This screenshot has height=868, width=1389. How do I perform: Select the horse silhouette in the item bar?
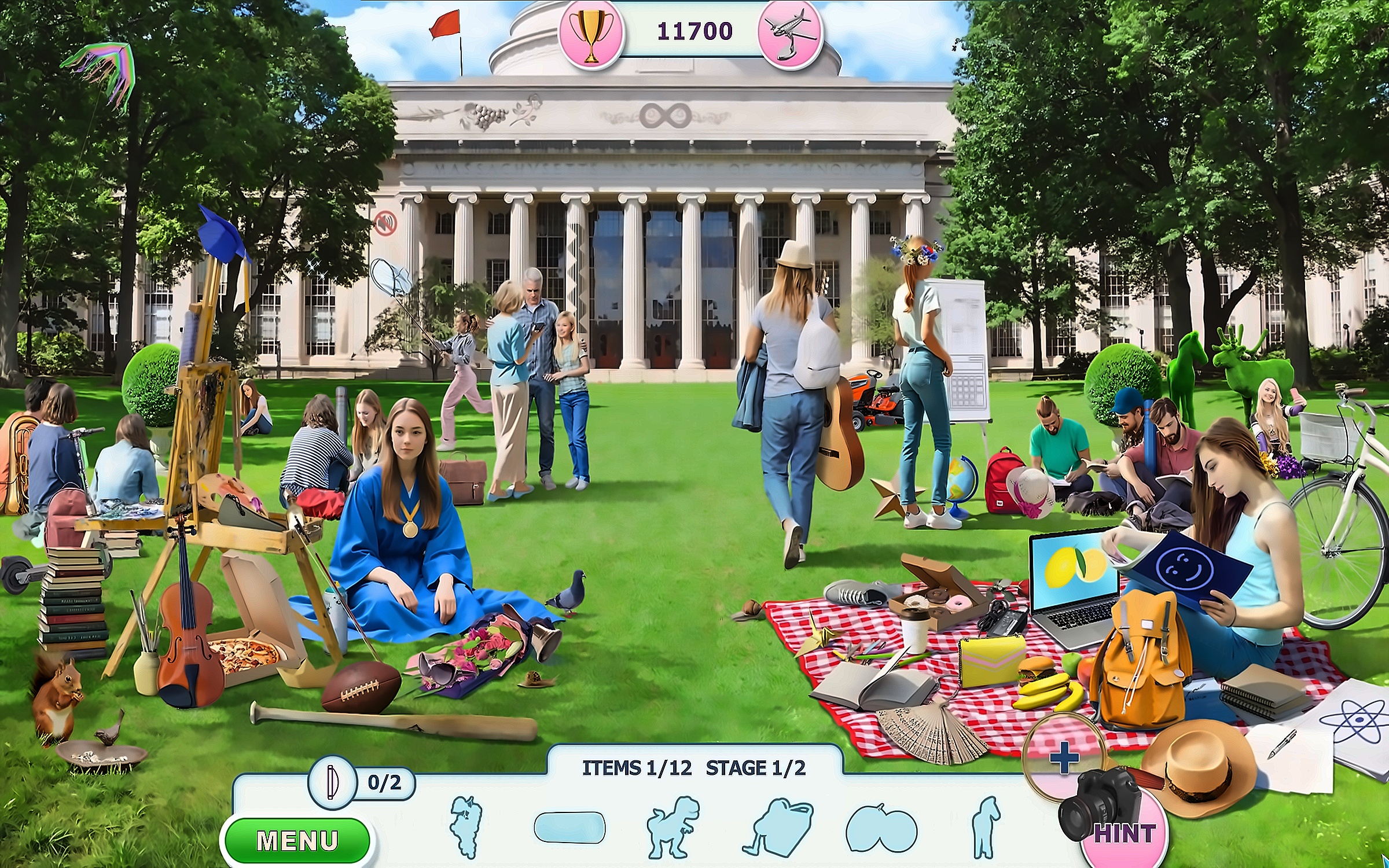click(986, 827)
